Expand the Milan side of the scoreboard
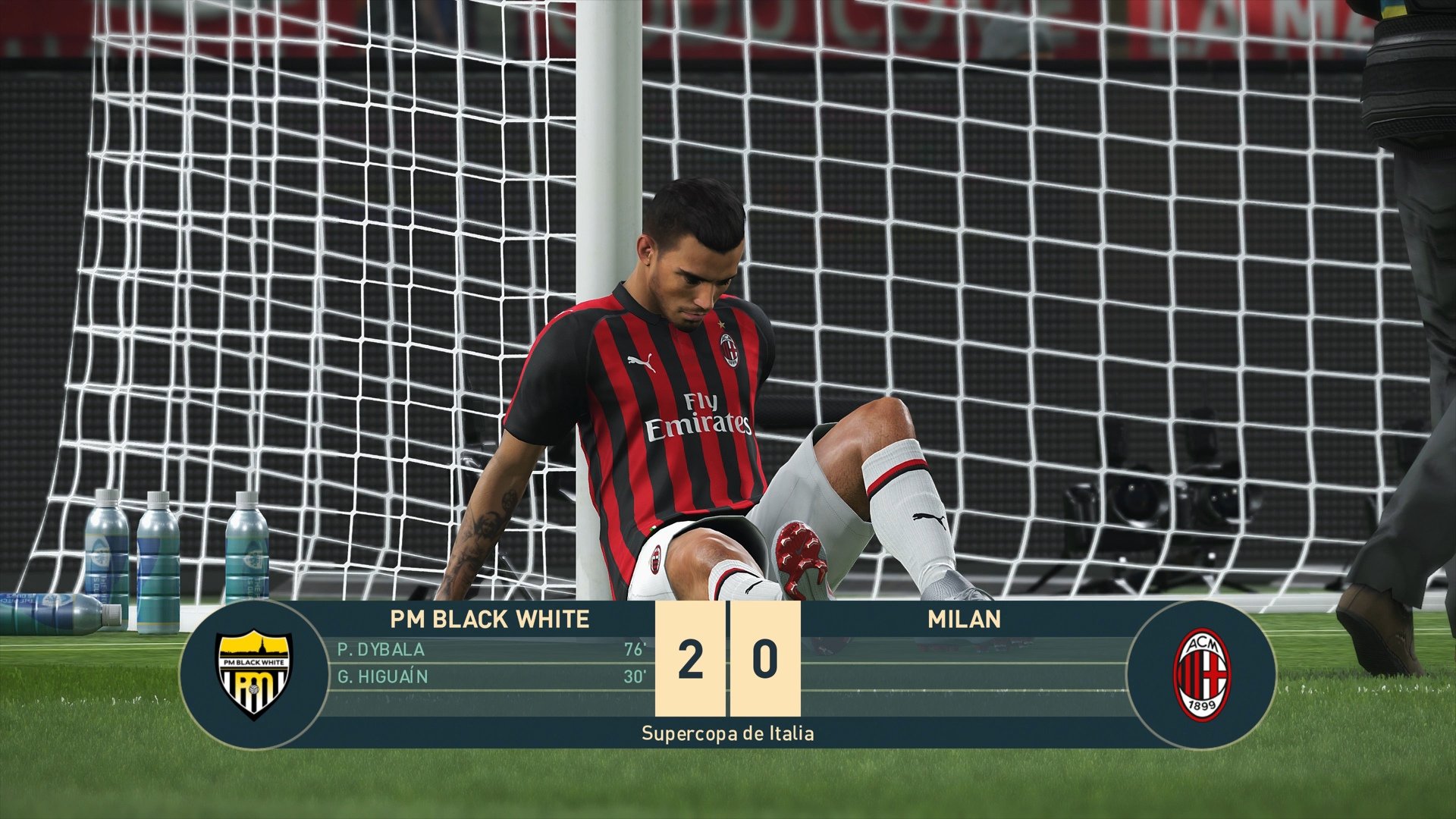Viewport: 1456px width, 819px height. tap(963, 665)
